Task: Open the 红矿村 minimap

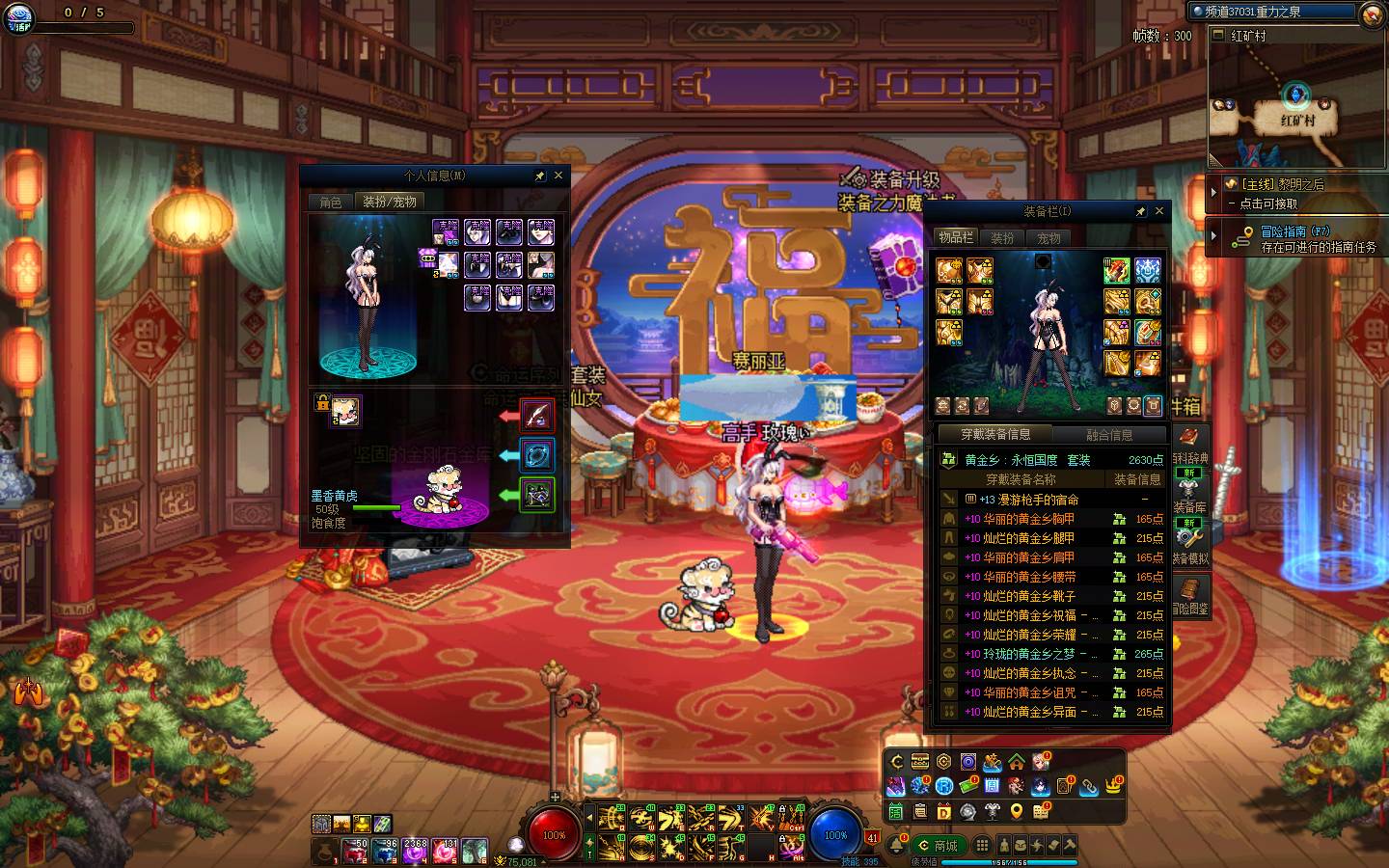Action: (x=1296, y=106)
